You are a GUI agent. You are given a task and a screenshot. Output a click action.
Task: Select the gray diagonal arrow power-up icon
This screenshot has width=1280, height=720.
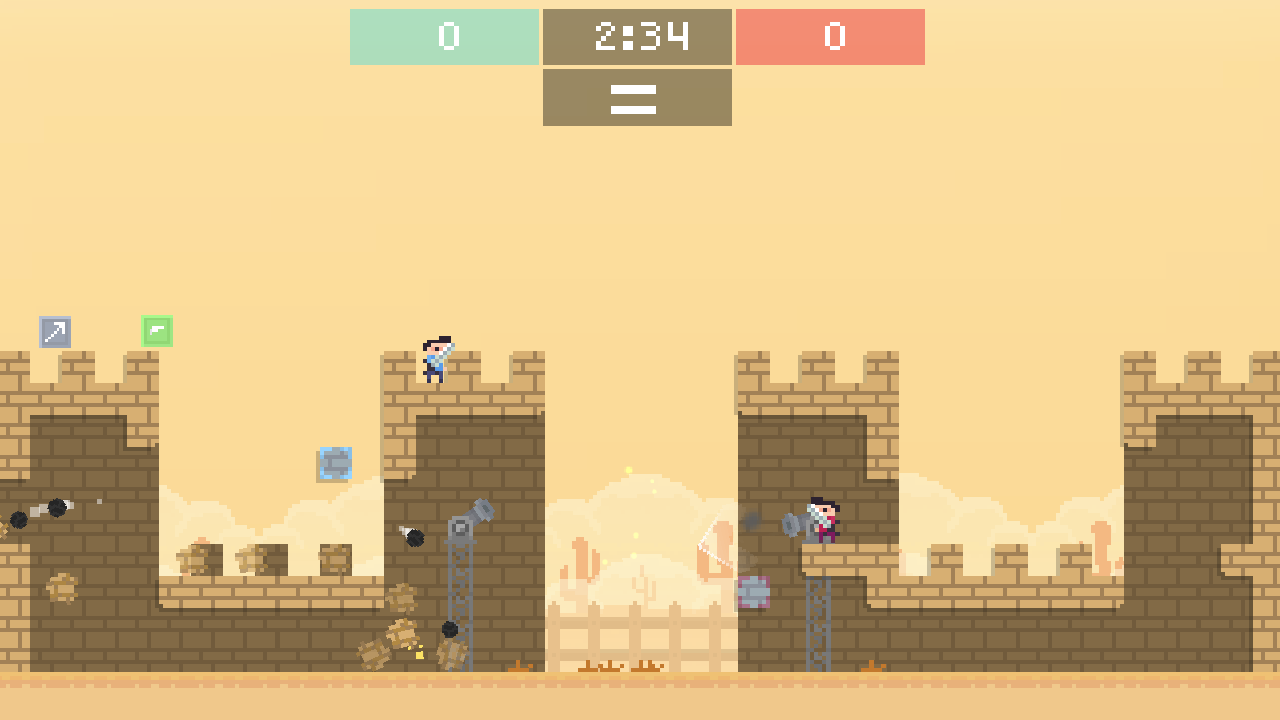[55, 332]
